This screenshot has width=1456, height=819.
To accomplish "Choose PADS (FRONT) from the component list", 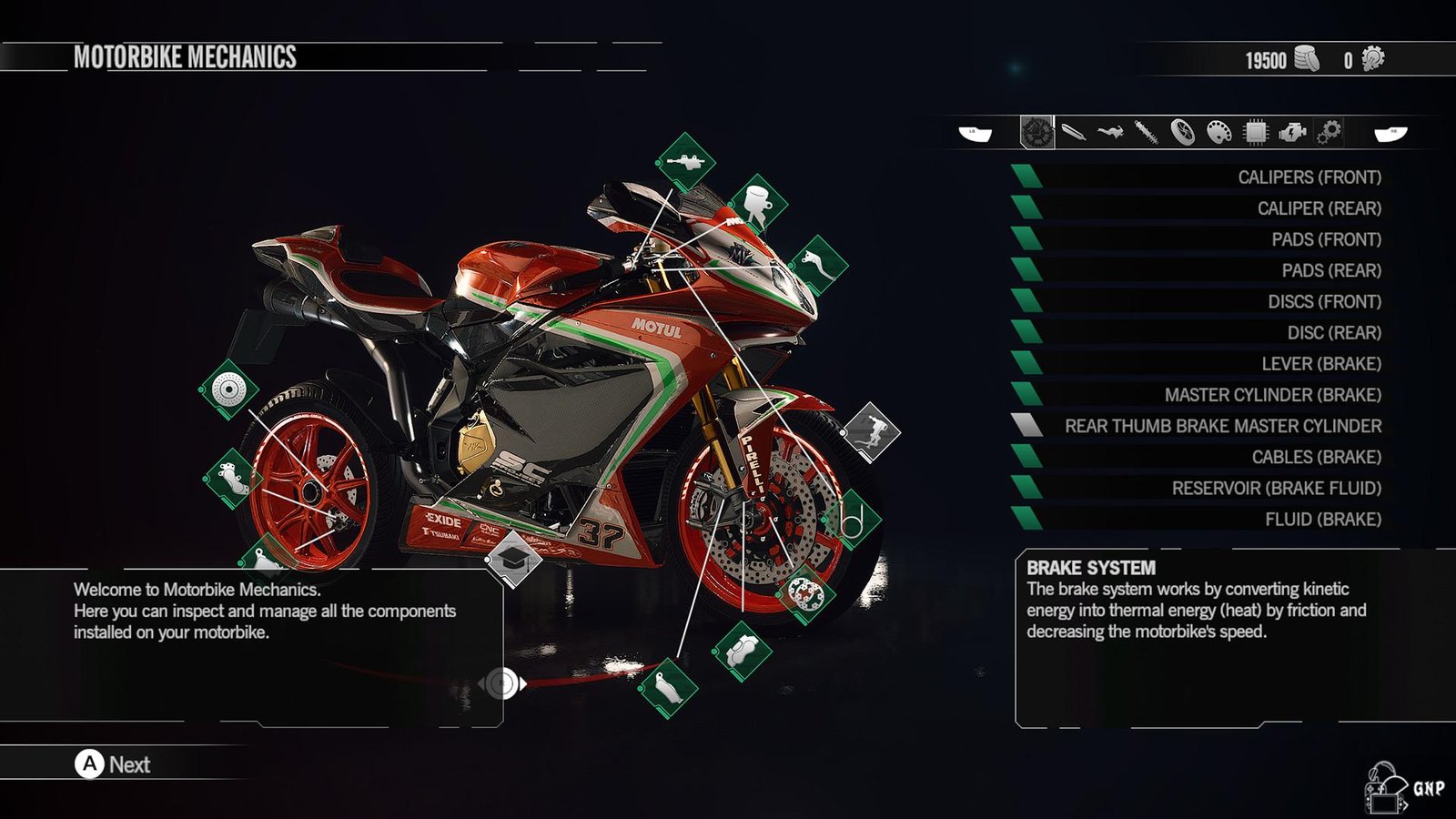I will pyautogui.click(x=1326, y=239).
